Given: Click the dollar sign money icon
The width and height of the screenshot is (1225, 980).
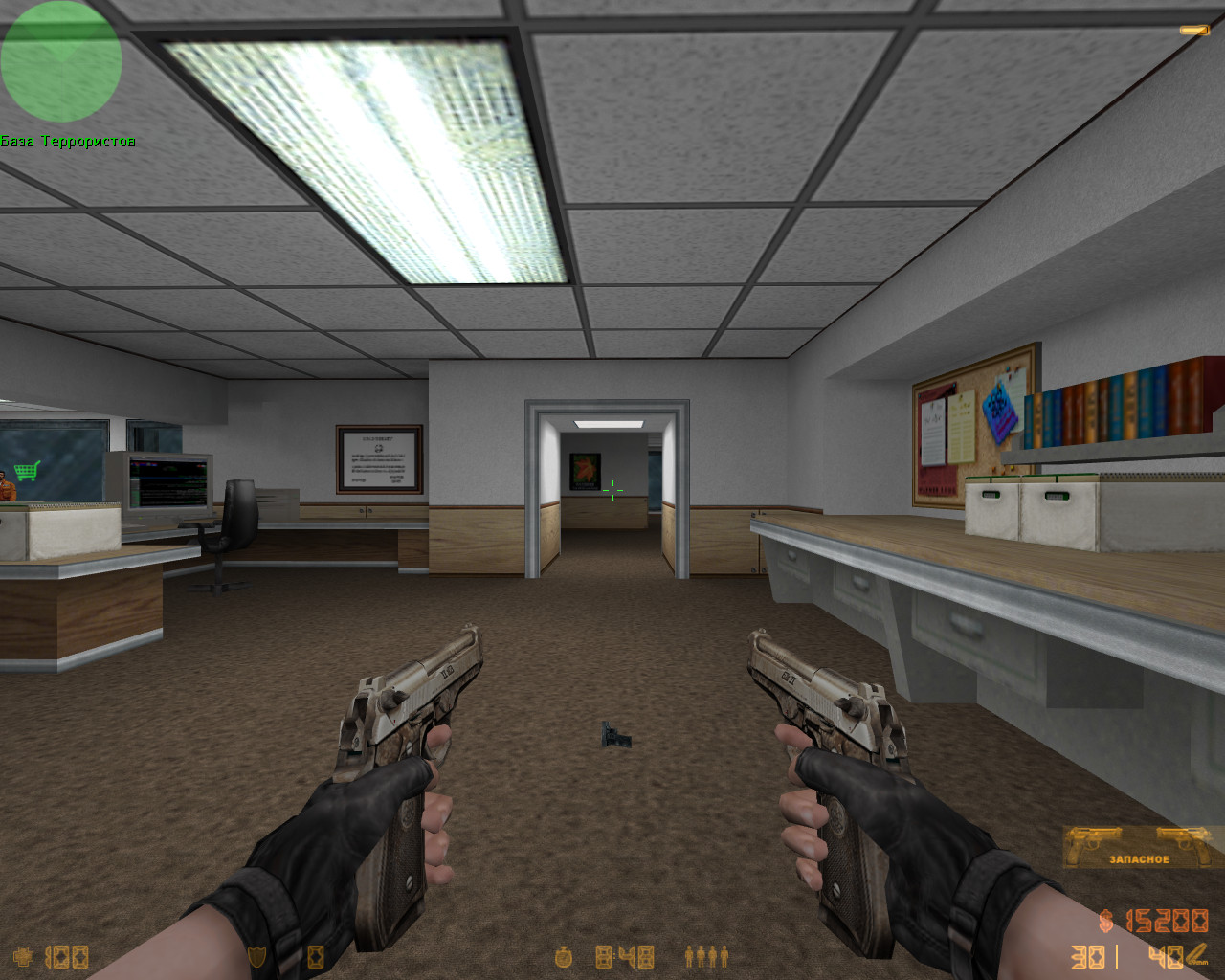Looking at the screenshot, I should pyautogui.click(x=1105, y=920).
